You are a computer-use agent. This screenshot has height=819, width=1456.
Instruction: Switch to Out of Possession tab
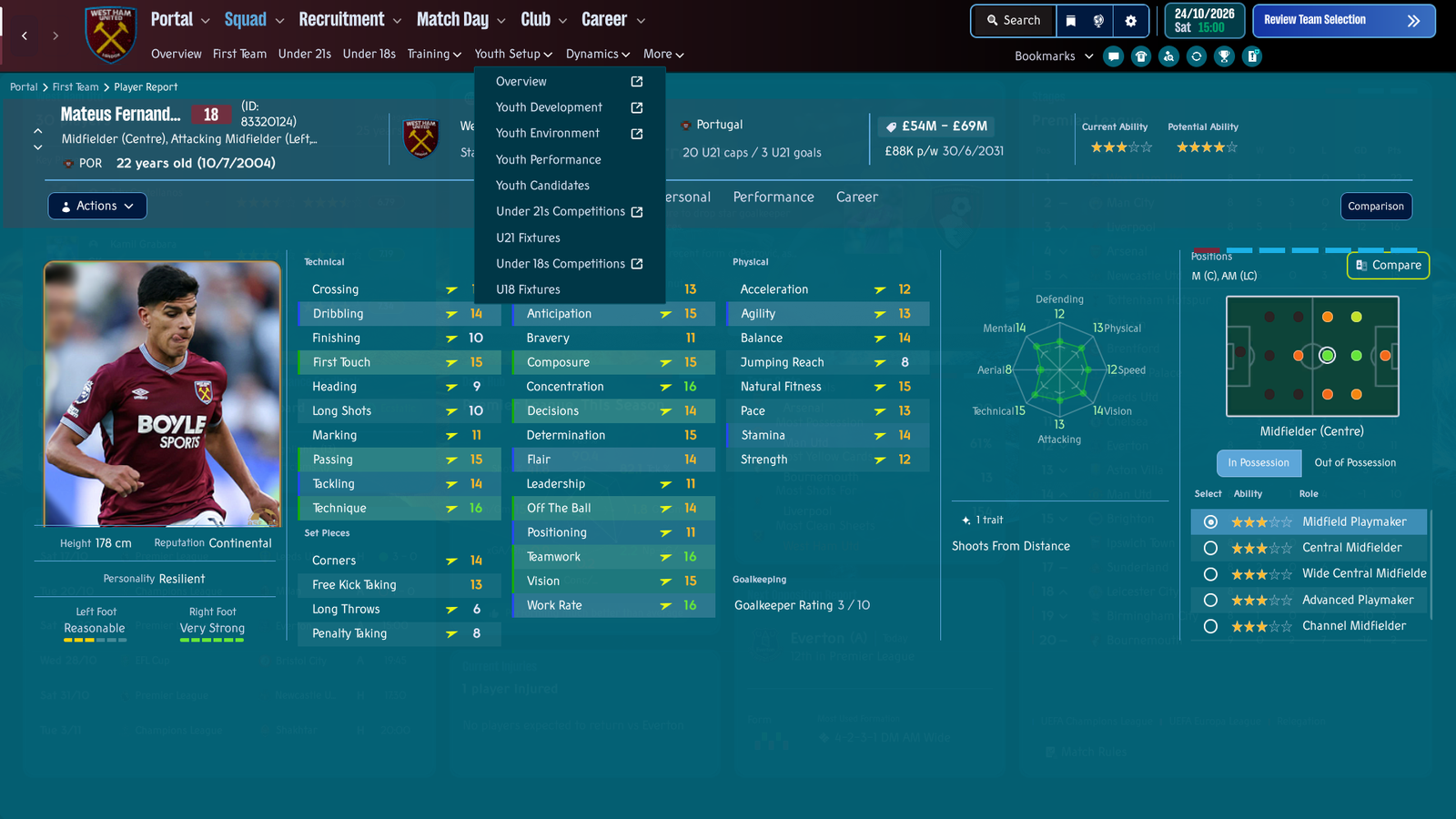1354,463
